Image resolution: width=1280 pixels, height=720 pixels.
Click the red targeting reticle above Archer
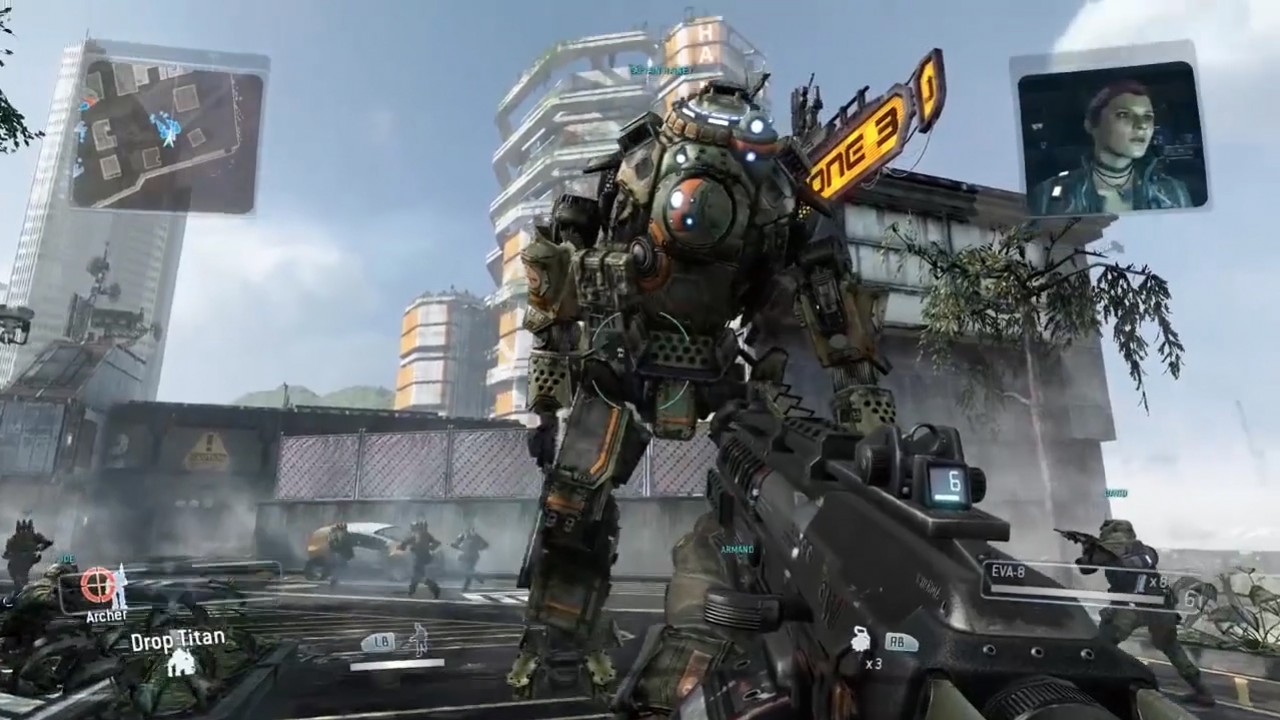[x=98, y=585]
